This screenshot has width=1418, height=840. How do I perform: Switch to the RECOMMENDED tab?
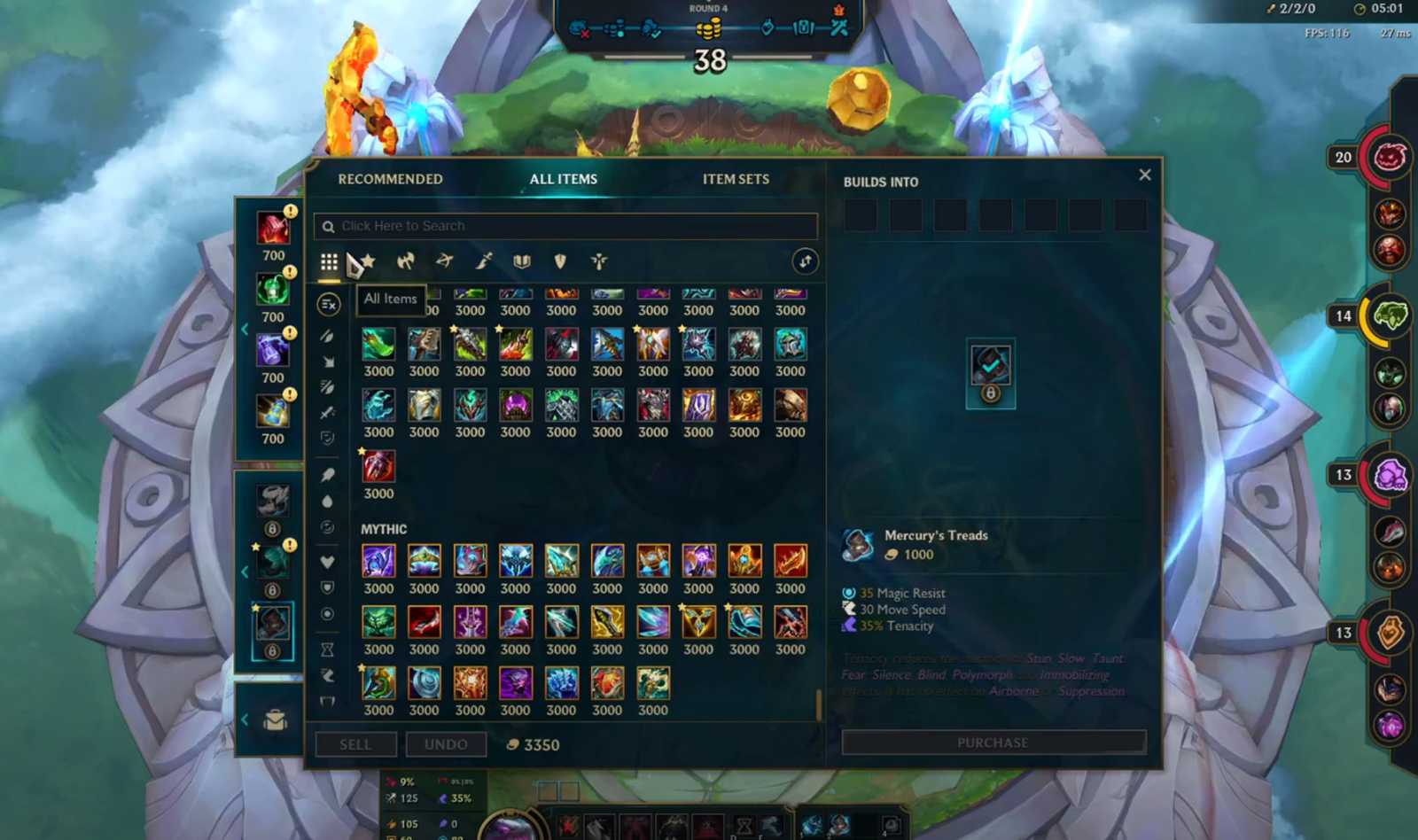click(390, 179)
